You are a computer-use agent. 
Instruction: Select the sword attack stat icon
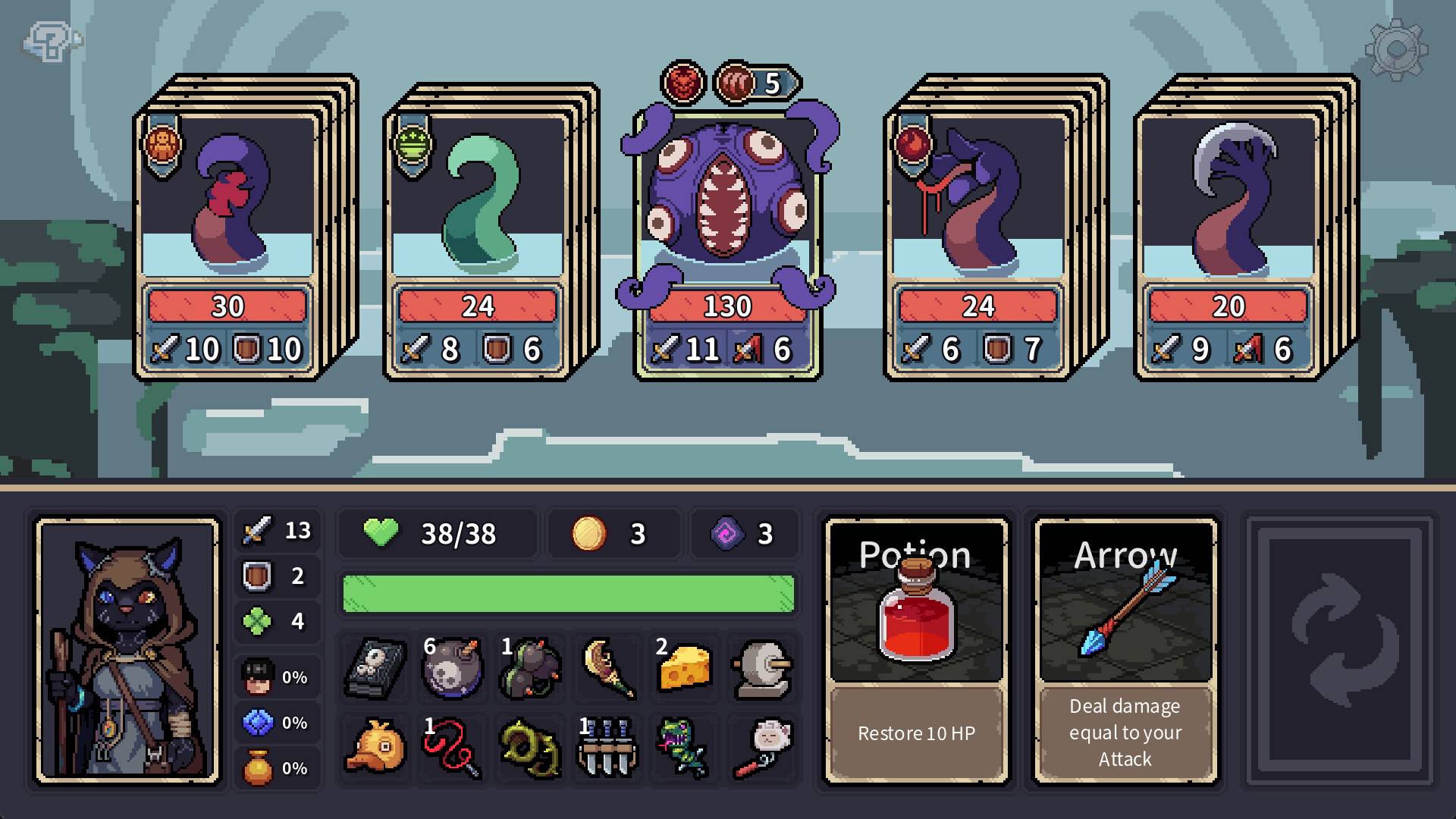[x=255, y=532]
